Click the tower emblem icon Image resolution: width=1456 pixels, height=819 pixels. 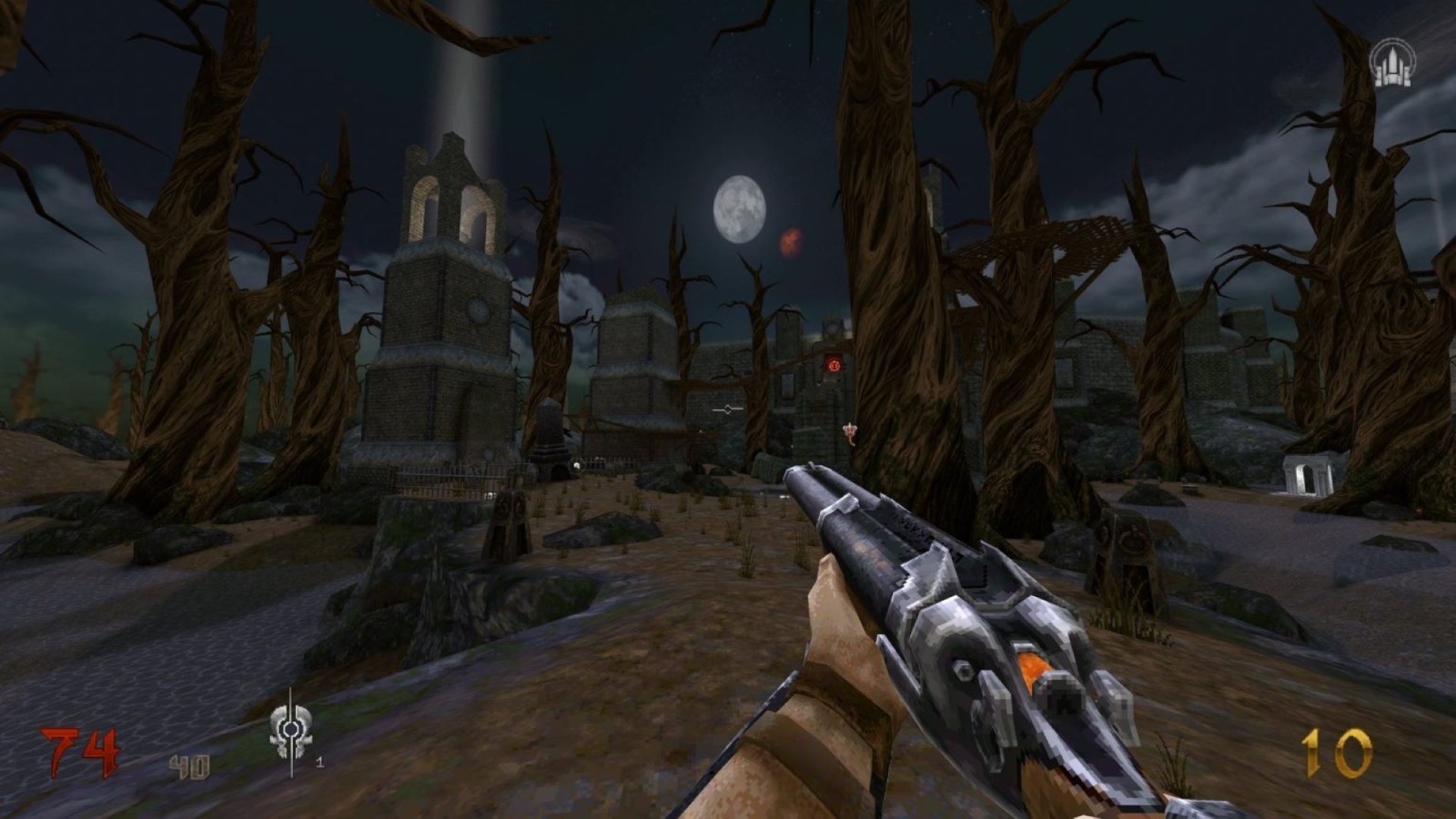tap(1391, 63)
